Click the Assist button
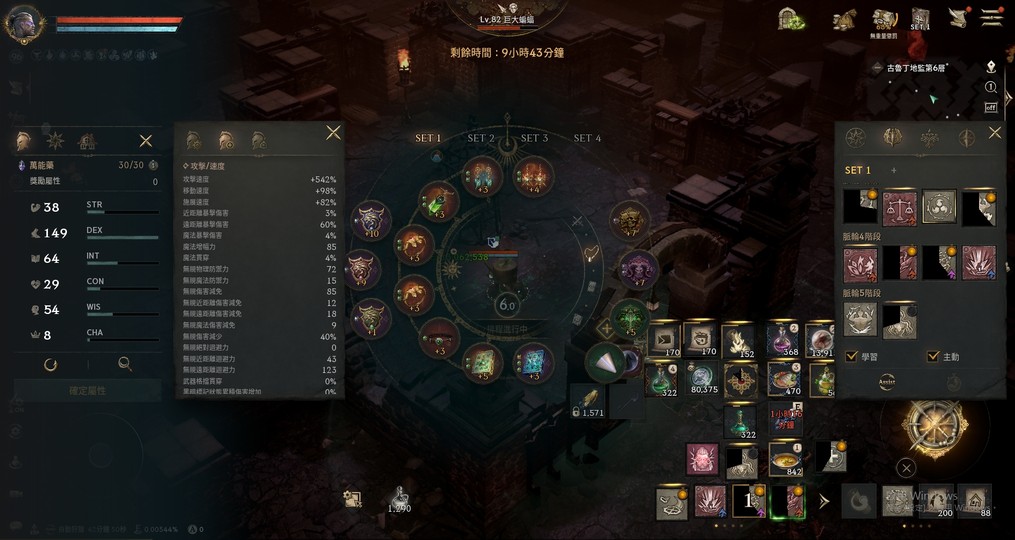 click(x=887, y=381)
